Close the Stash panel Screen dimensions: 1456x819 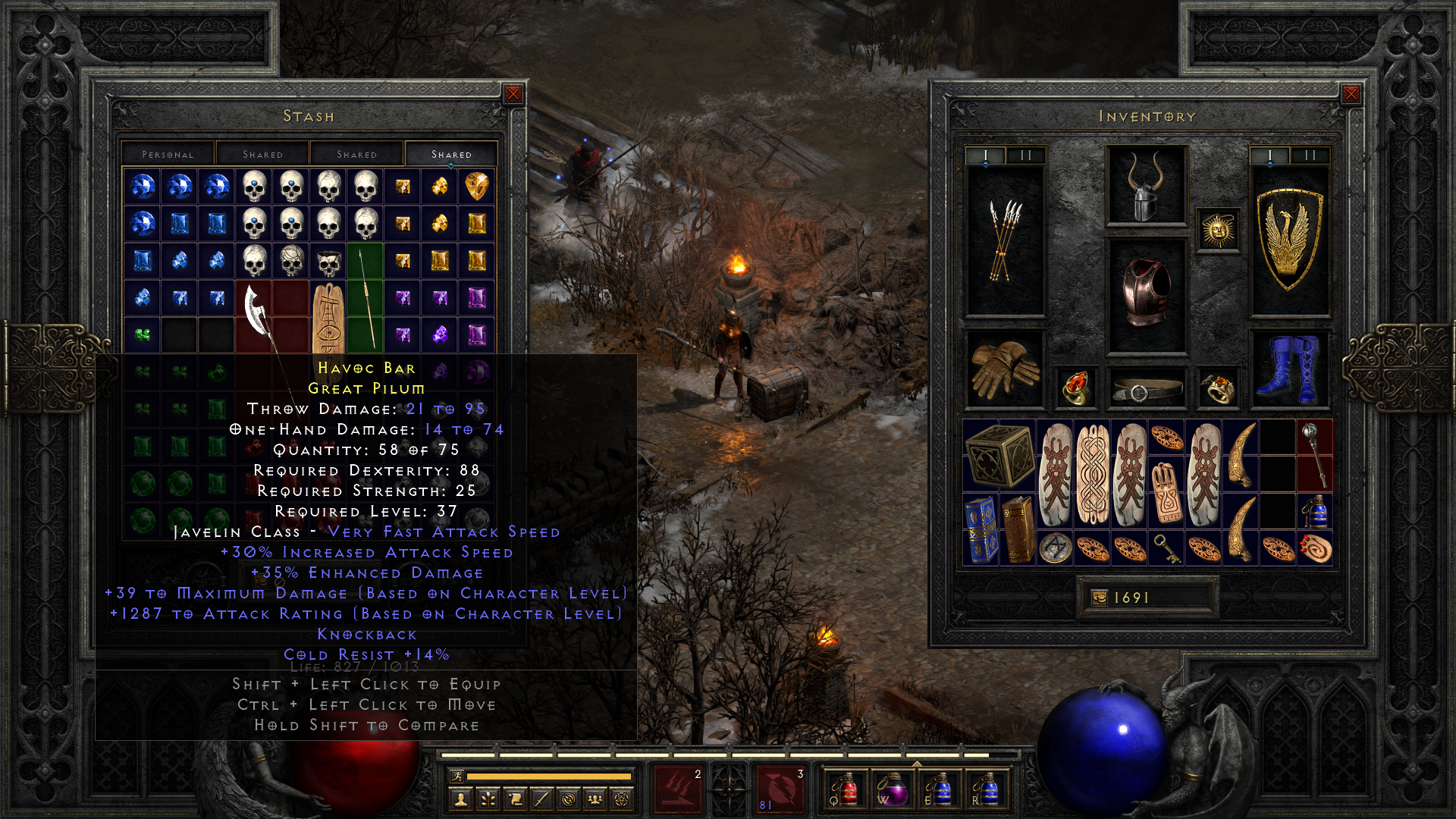point(513,94)
